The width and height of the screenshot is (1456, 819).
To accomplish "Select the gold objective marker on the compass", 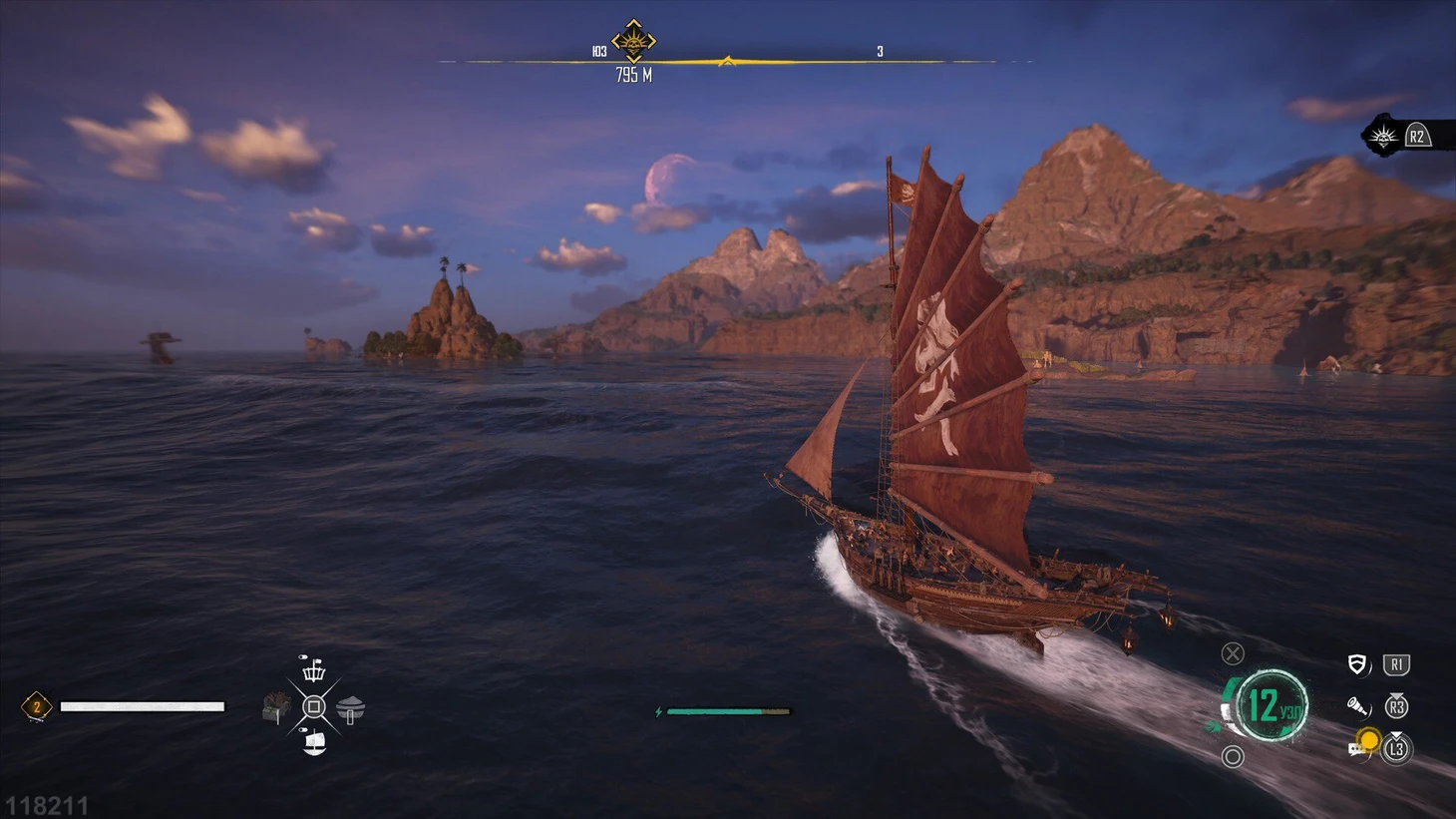I will (633, 42).
